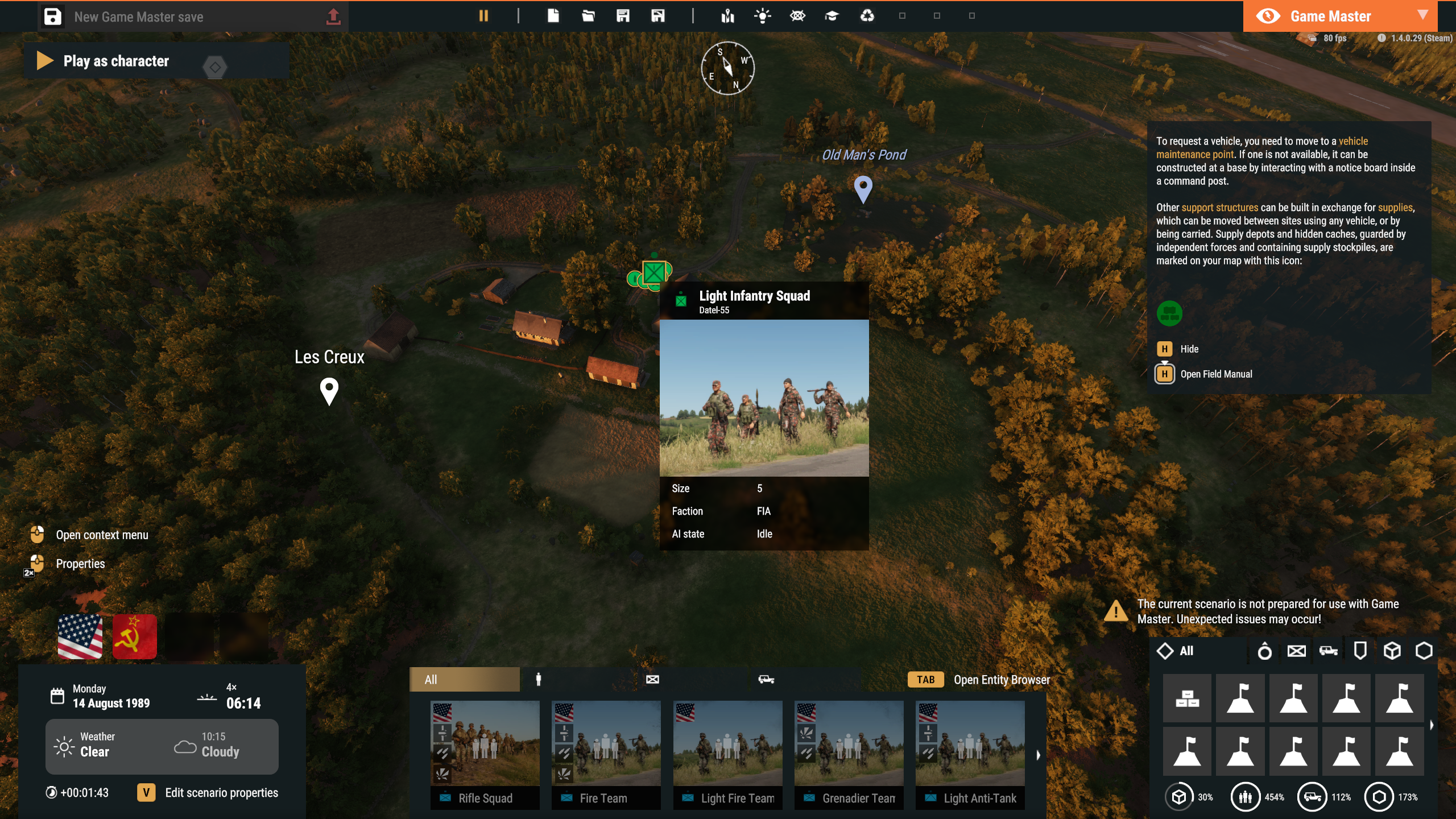Select the United States flag faction
Image resolution: width=1456 pixels, height=819 pixels.
click(x=80, y=636)
